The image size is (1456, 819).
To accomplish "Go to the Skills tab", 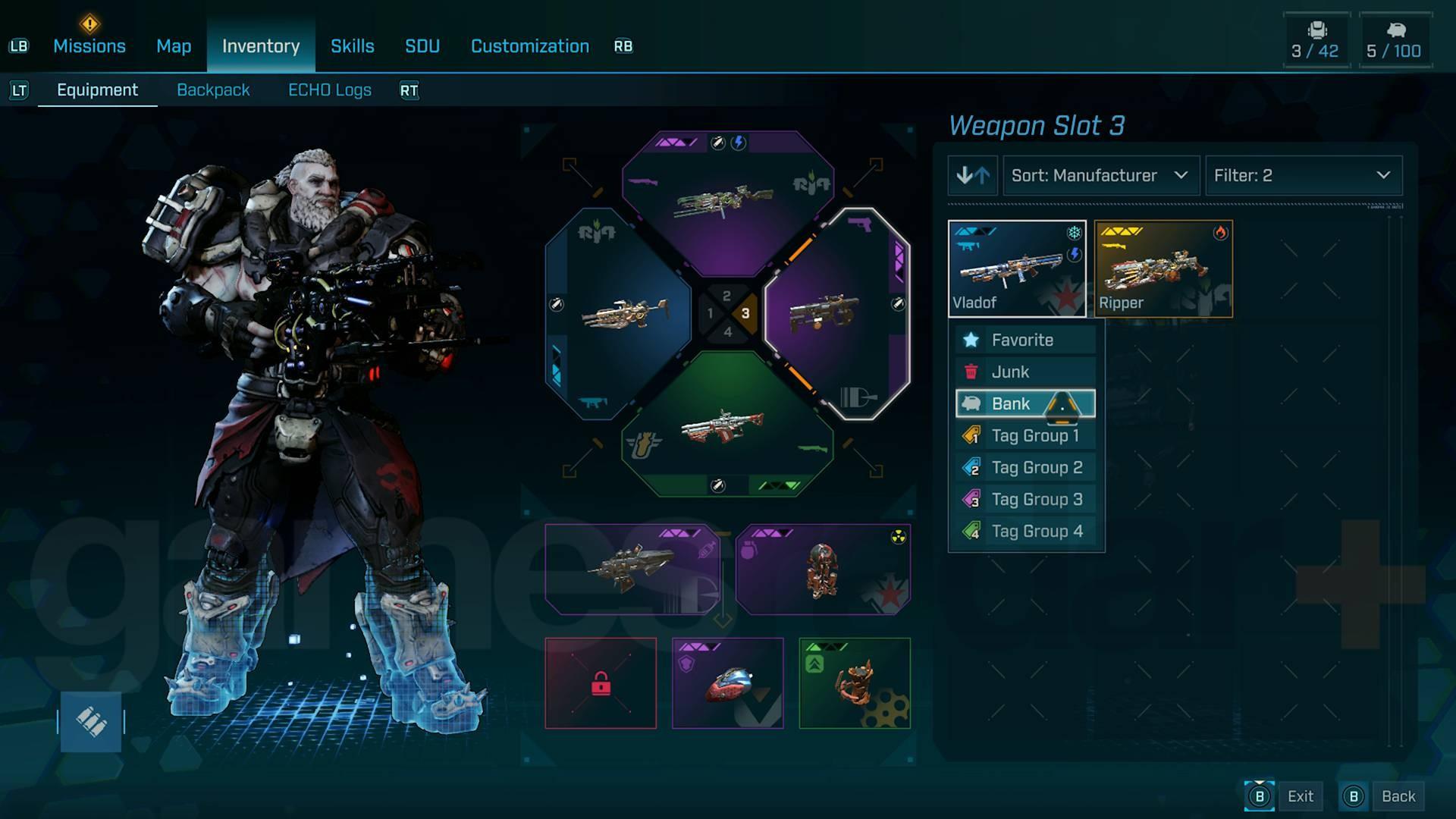I will [352, 46].
